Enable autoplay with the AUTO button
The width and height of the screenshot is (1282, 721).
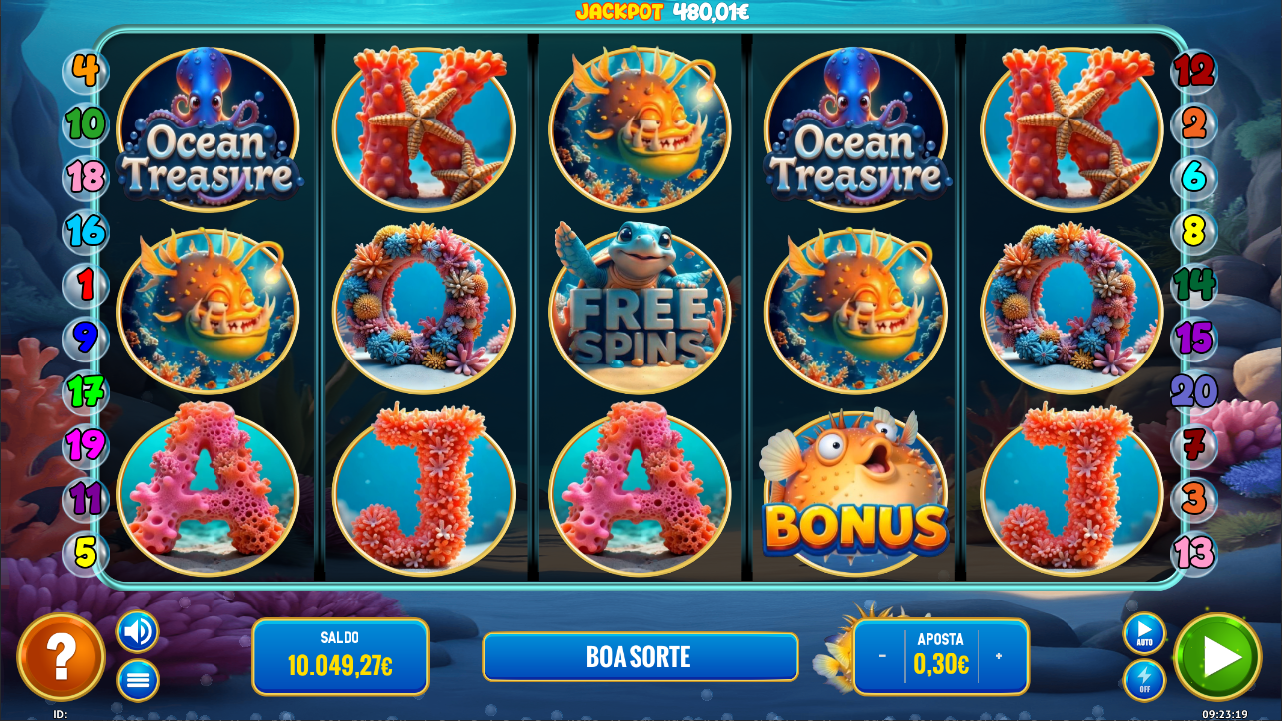(x=1143, y=634)
